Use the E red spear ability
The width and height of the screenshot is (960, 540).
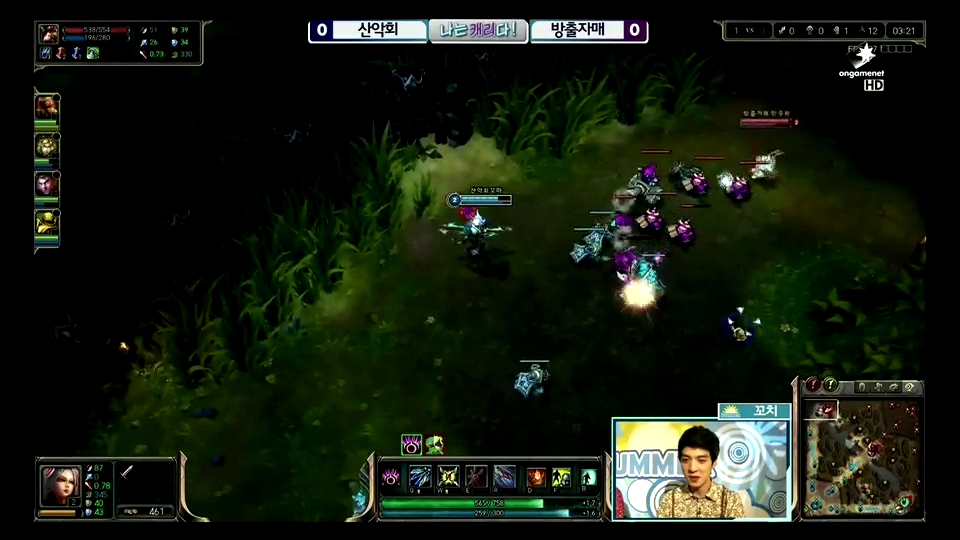476,477
